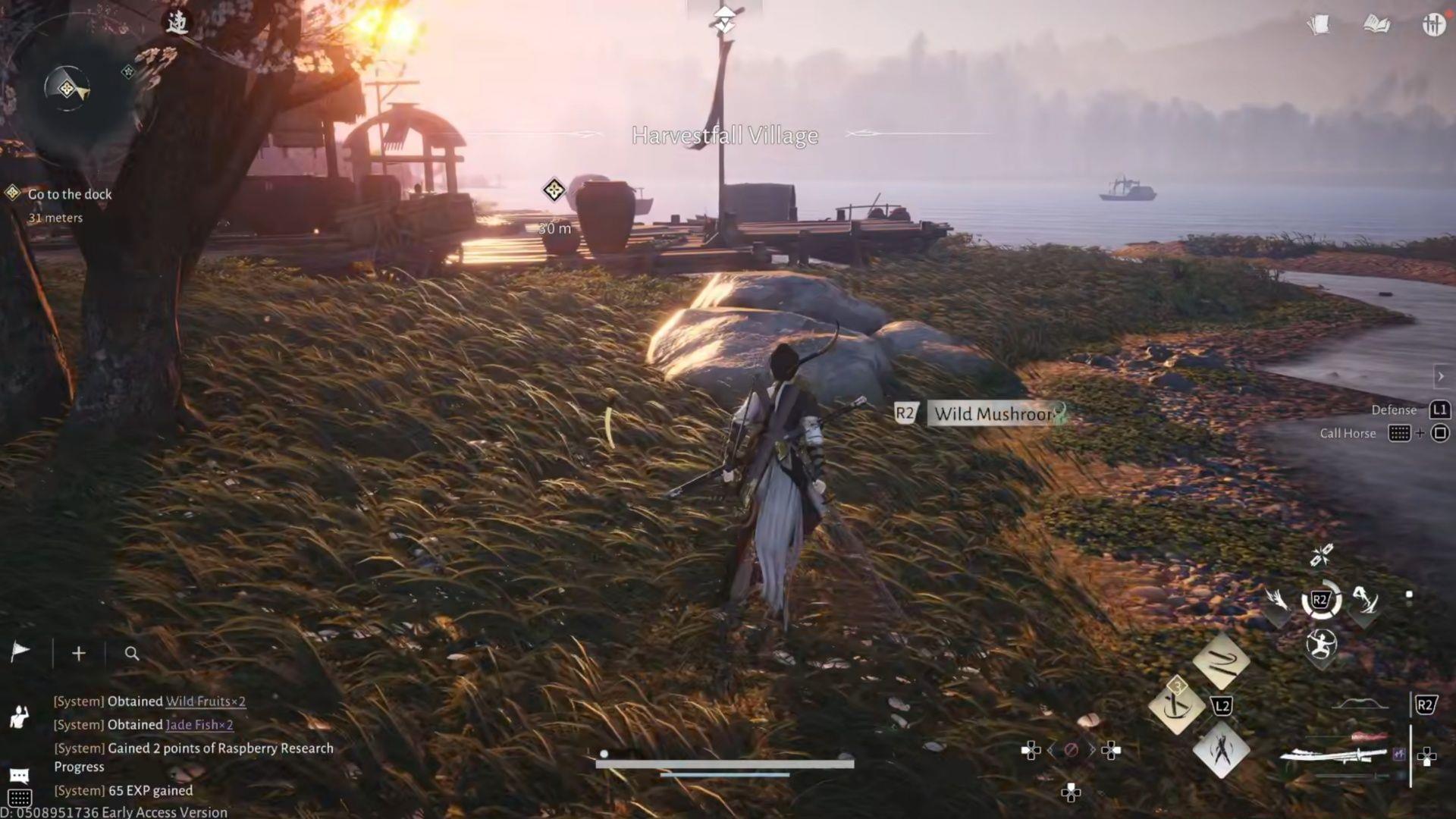Click the plus icon above chat

pos(79,653)
